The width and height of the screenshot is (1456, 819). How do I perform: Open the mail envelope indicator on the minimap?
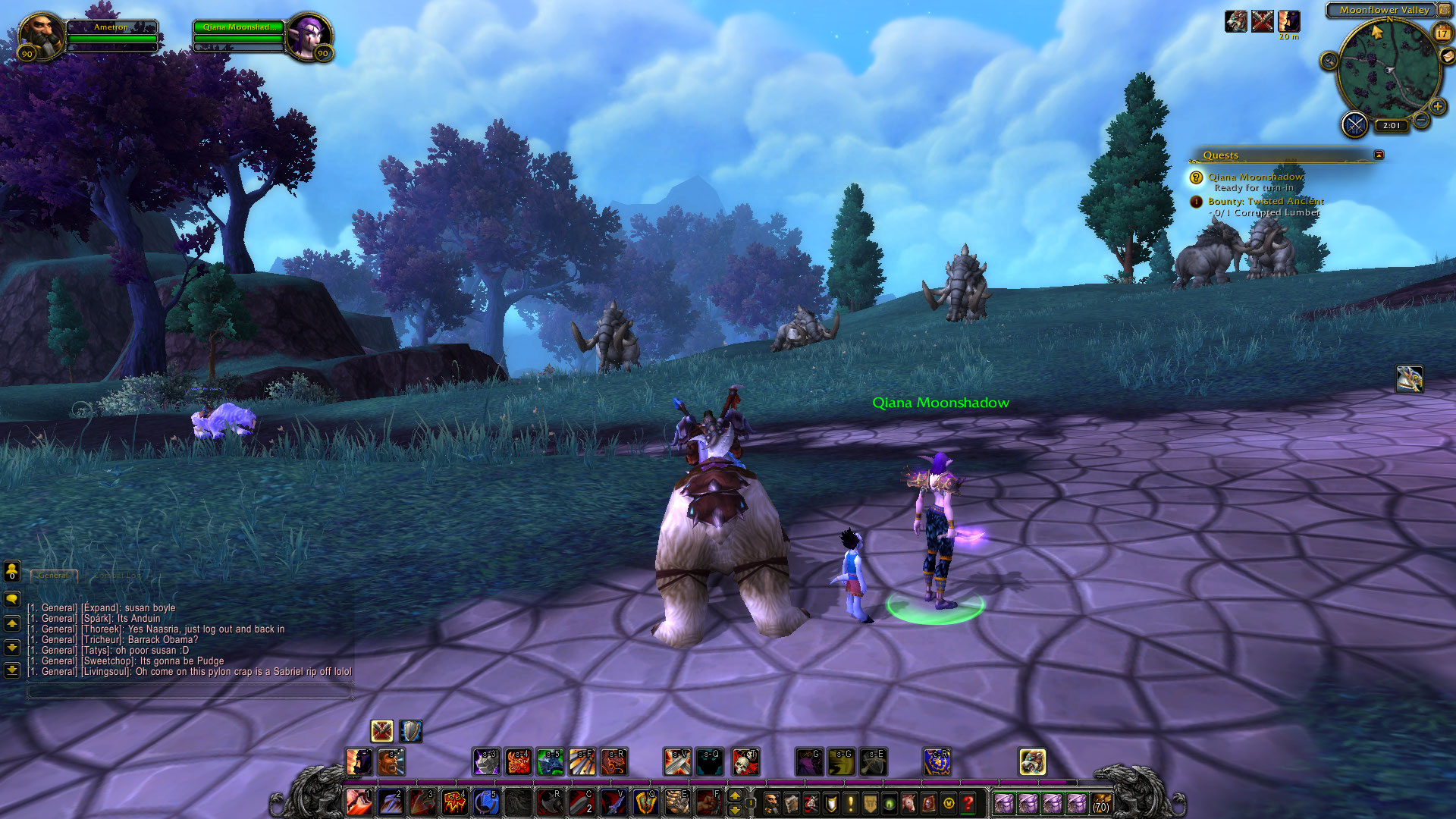click(1448, 56)
